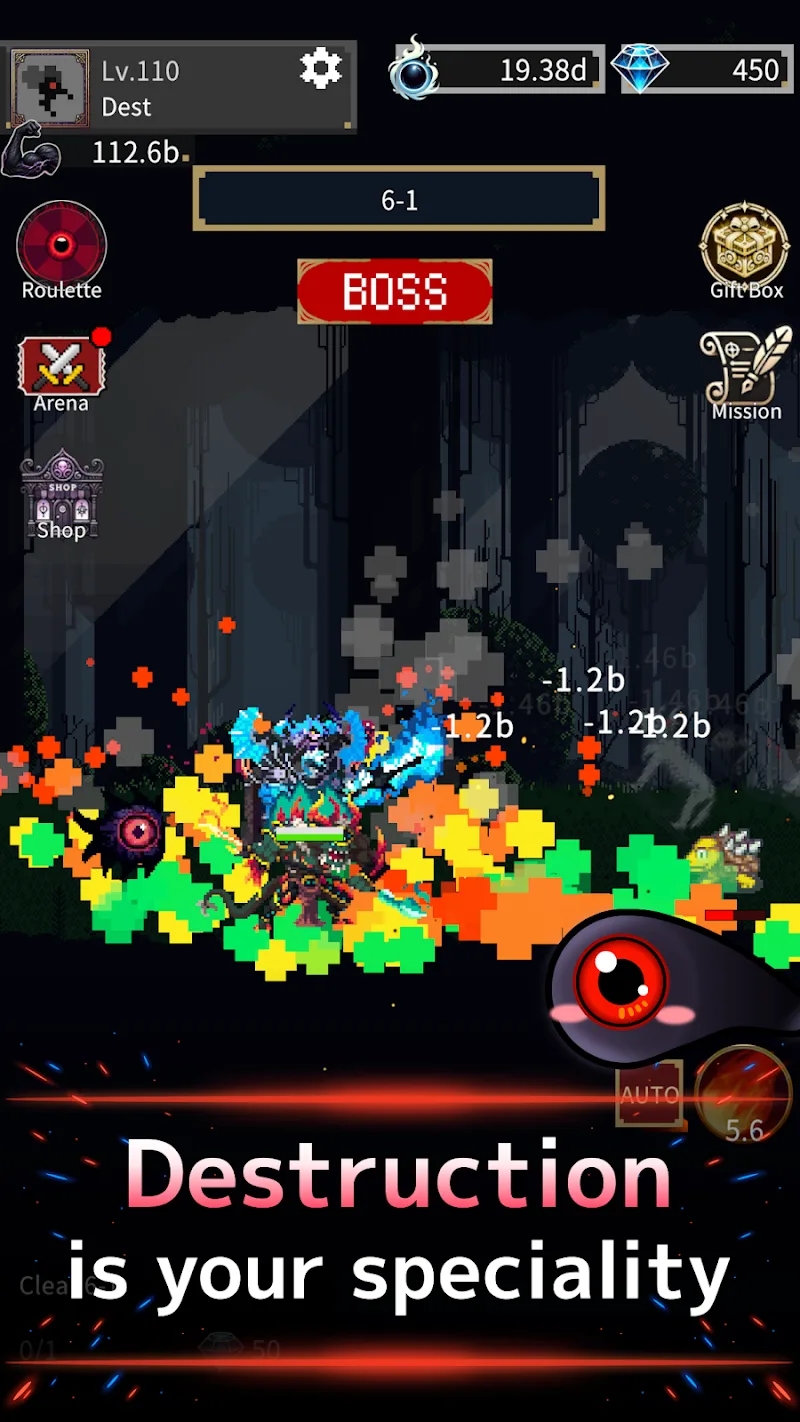This screenshot has width=800, height=1422.
Task: Toggle the AUTO button
Action: pyautogui.click(x=649, y=1095)
